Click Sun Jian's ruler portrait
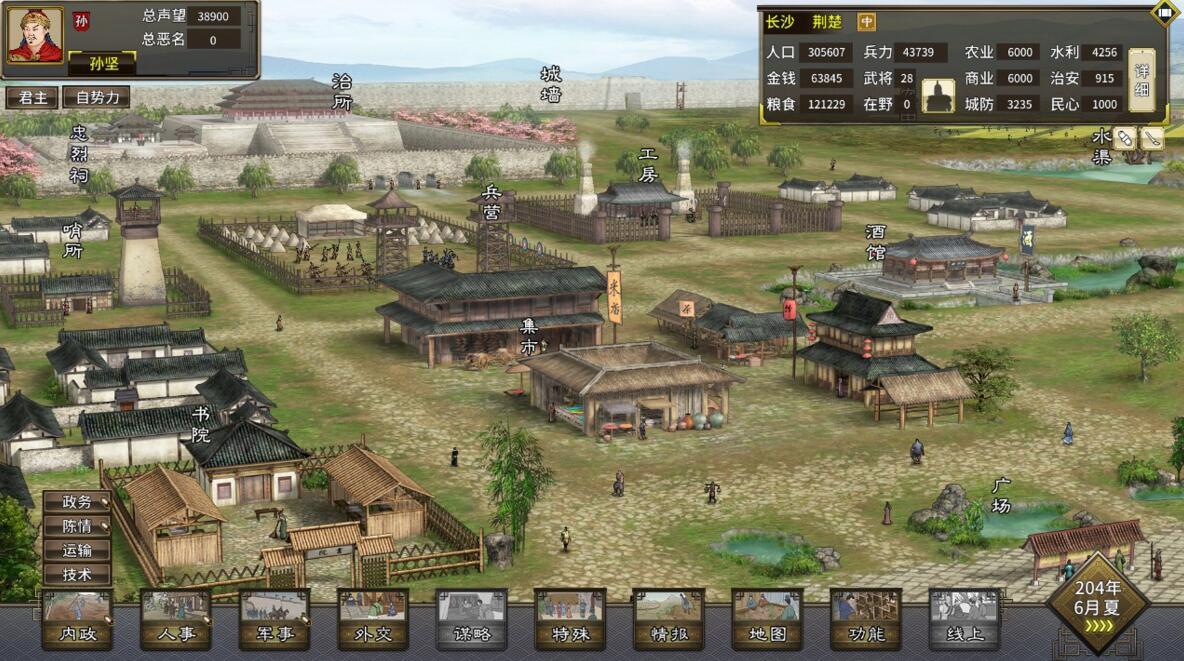 pos(35,36)
